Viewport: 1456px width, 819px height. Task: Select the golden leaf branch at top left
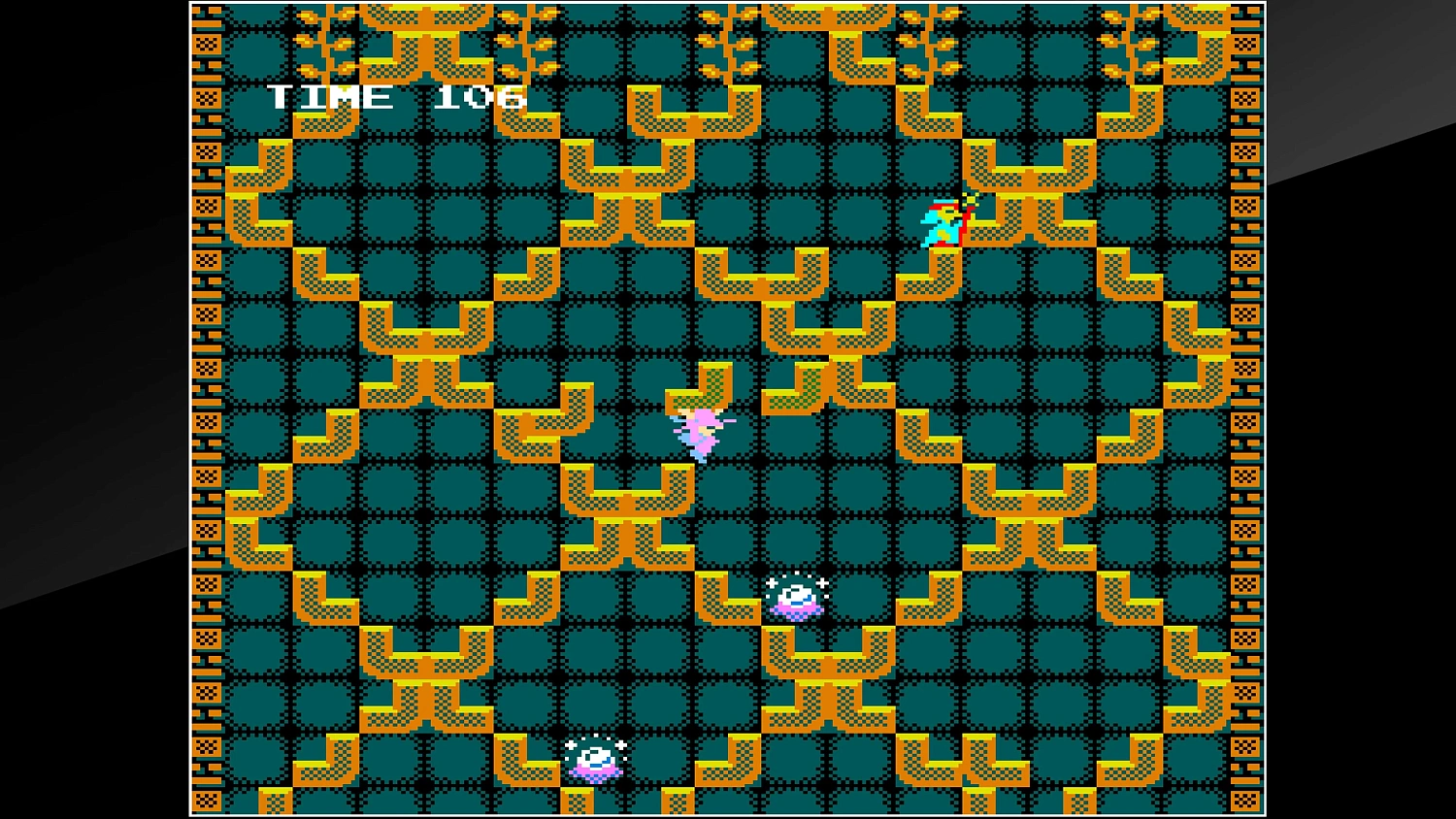[x=320, y=39]
